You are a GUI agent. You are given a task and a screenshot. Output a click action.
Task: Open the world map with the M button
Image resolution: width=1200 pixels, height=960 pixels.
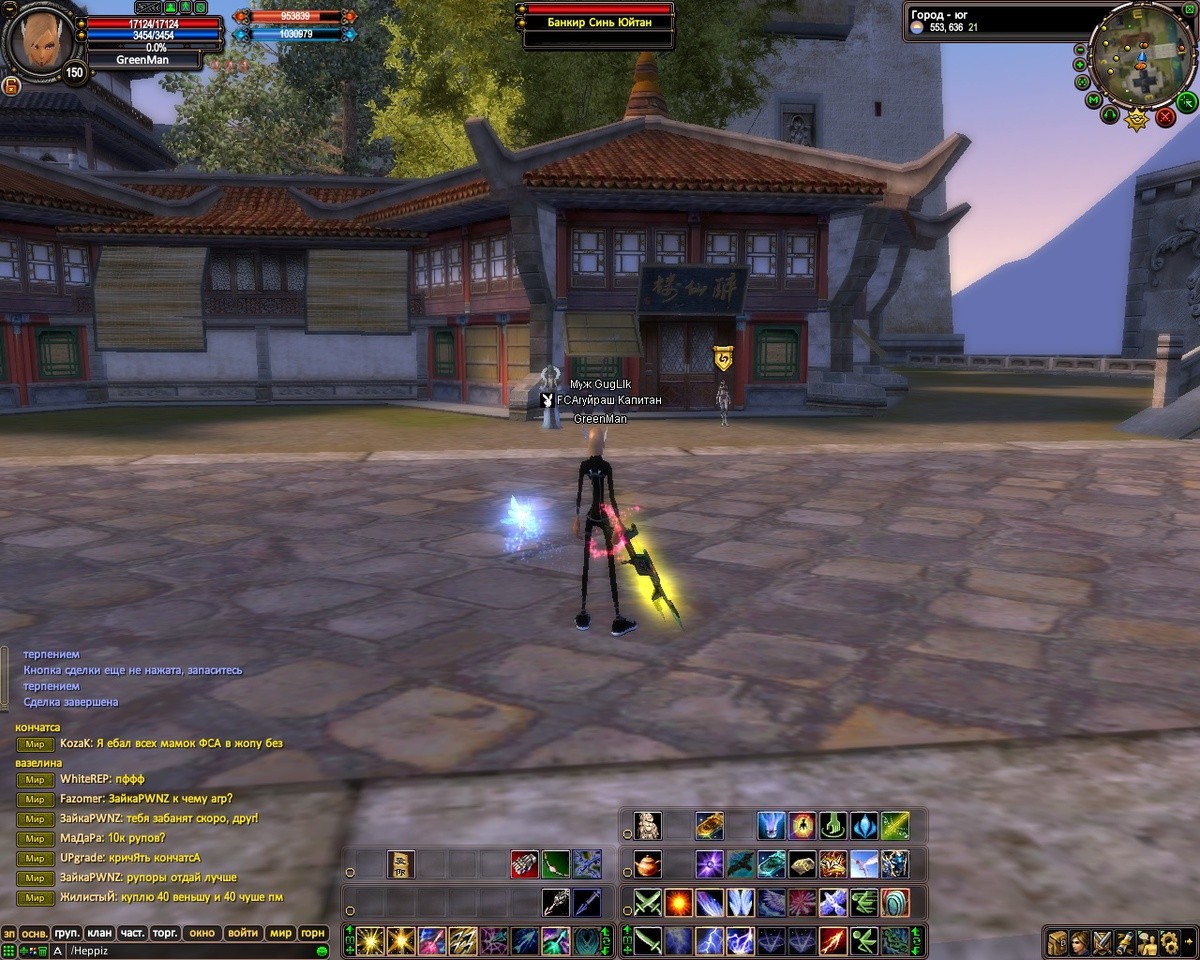[1093, 100]
